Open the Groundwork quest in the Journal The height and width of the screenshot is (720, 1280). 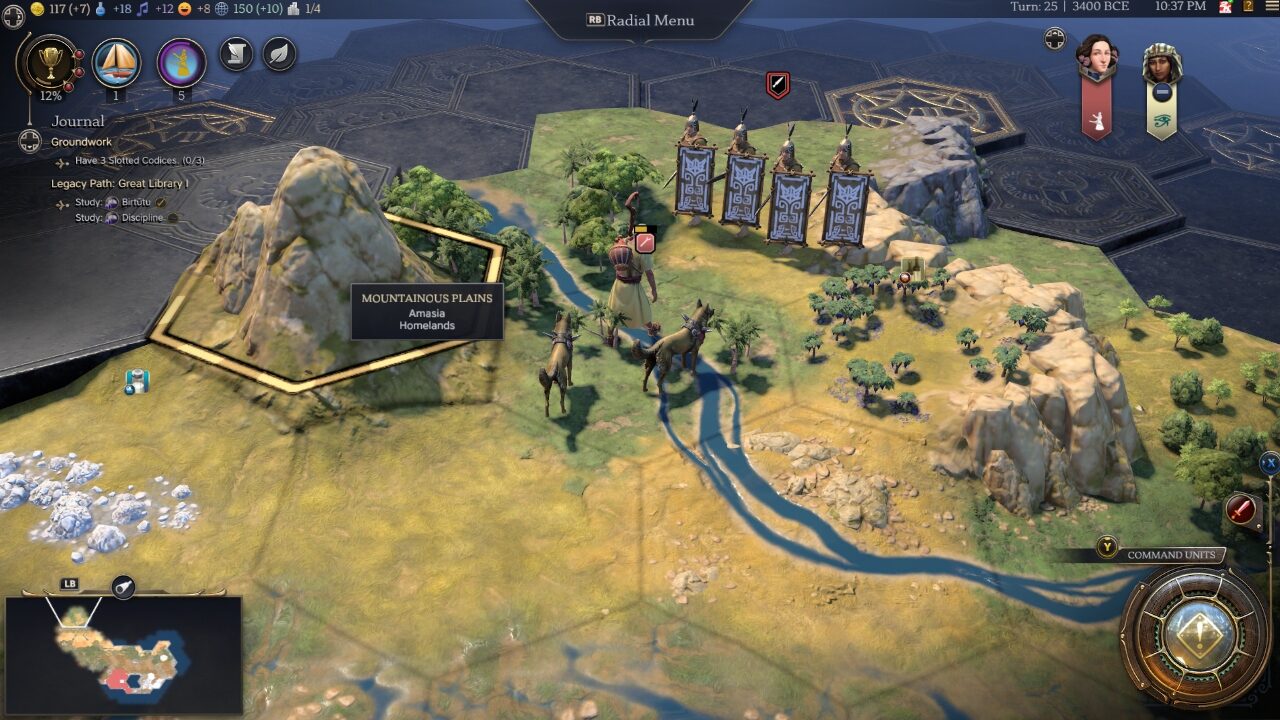pos(81,142)
